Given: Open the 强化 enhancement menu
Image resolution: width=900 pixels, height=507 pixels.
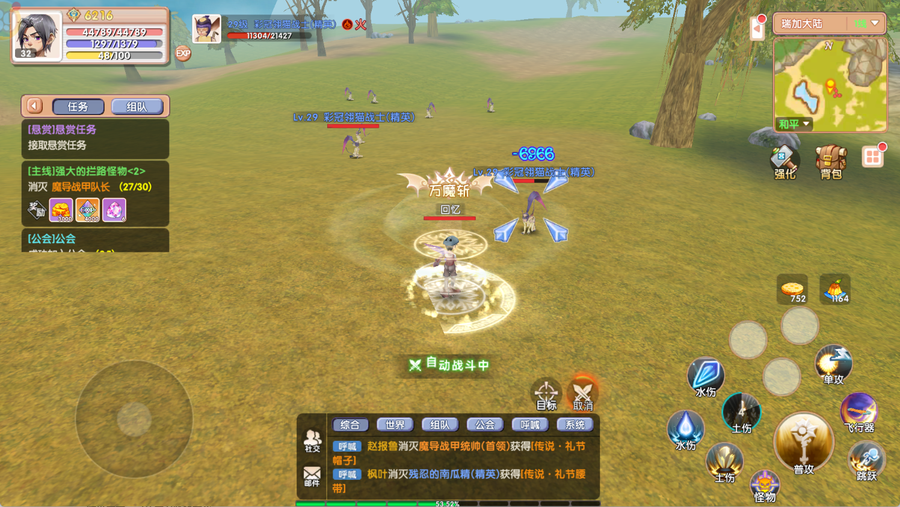Looking at the screenshot, I should [785, 160].
